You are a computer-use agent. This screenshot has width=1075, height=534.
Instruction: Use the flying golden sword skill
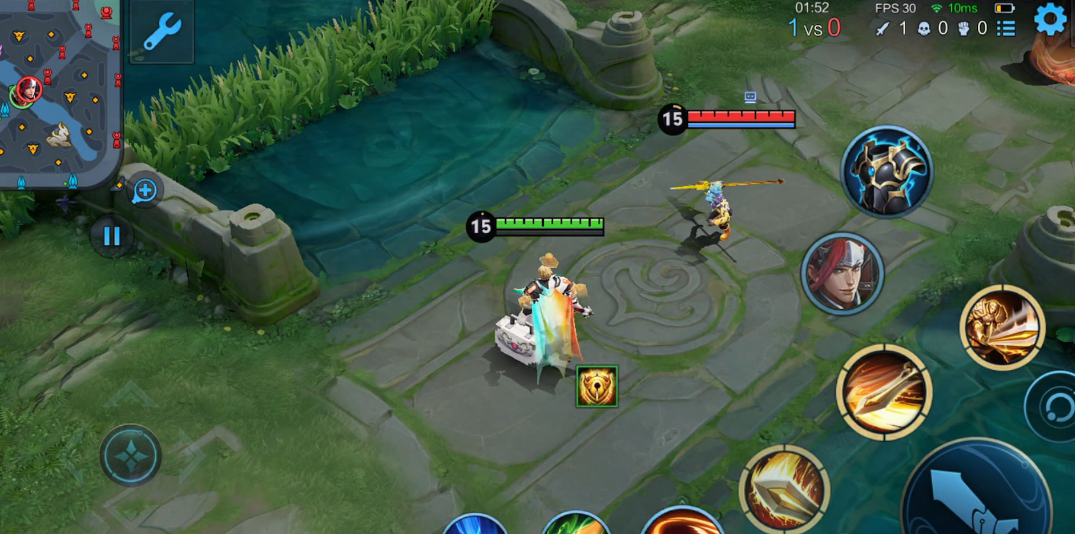(x=884, y=392)
